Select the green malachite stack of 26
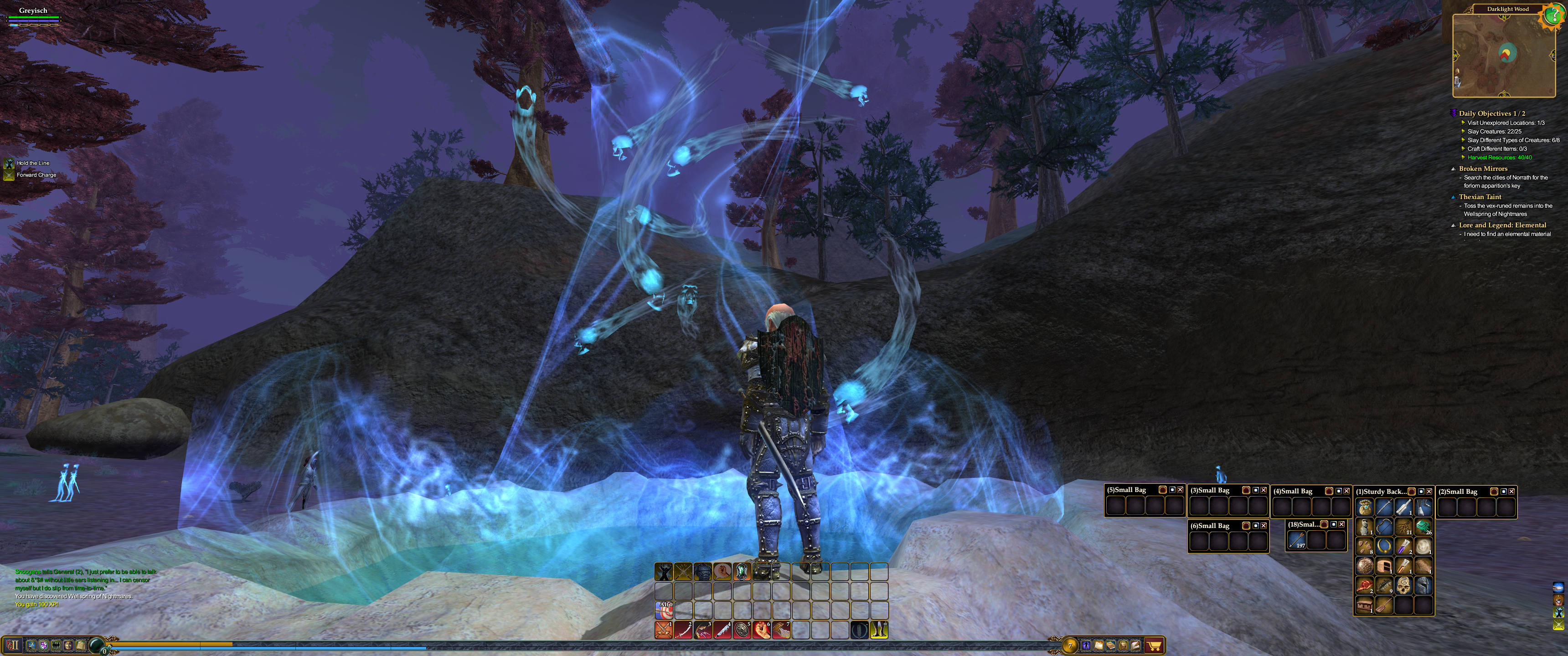Image resolution: width=1568 pixels, height=656 pixels. pos(1423,527)
